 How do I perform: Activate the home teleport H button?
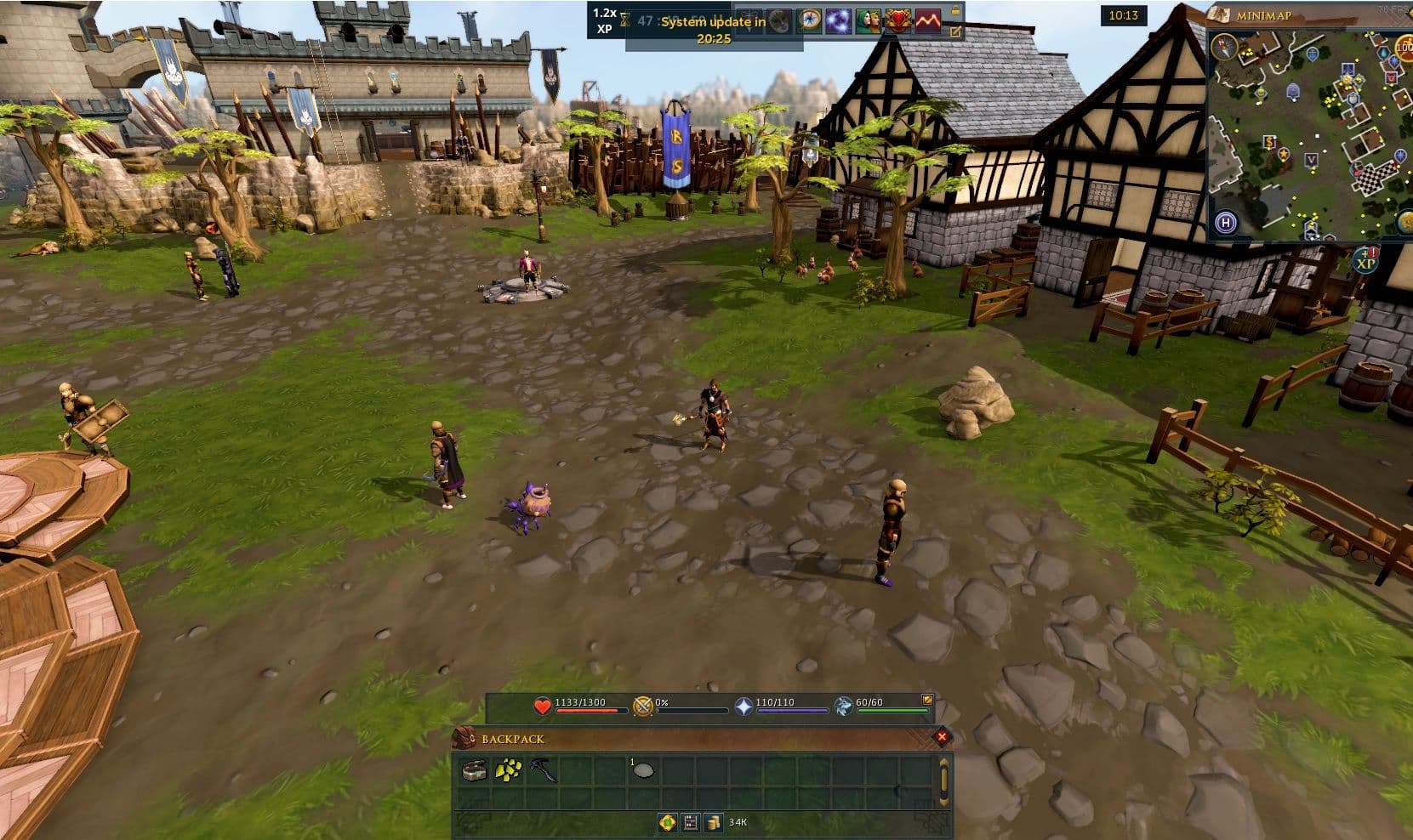(x=1226, y=223)
